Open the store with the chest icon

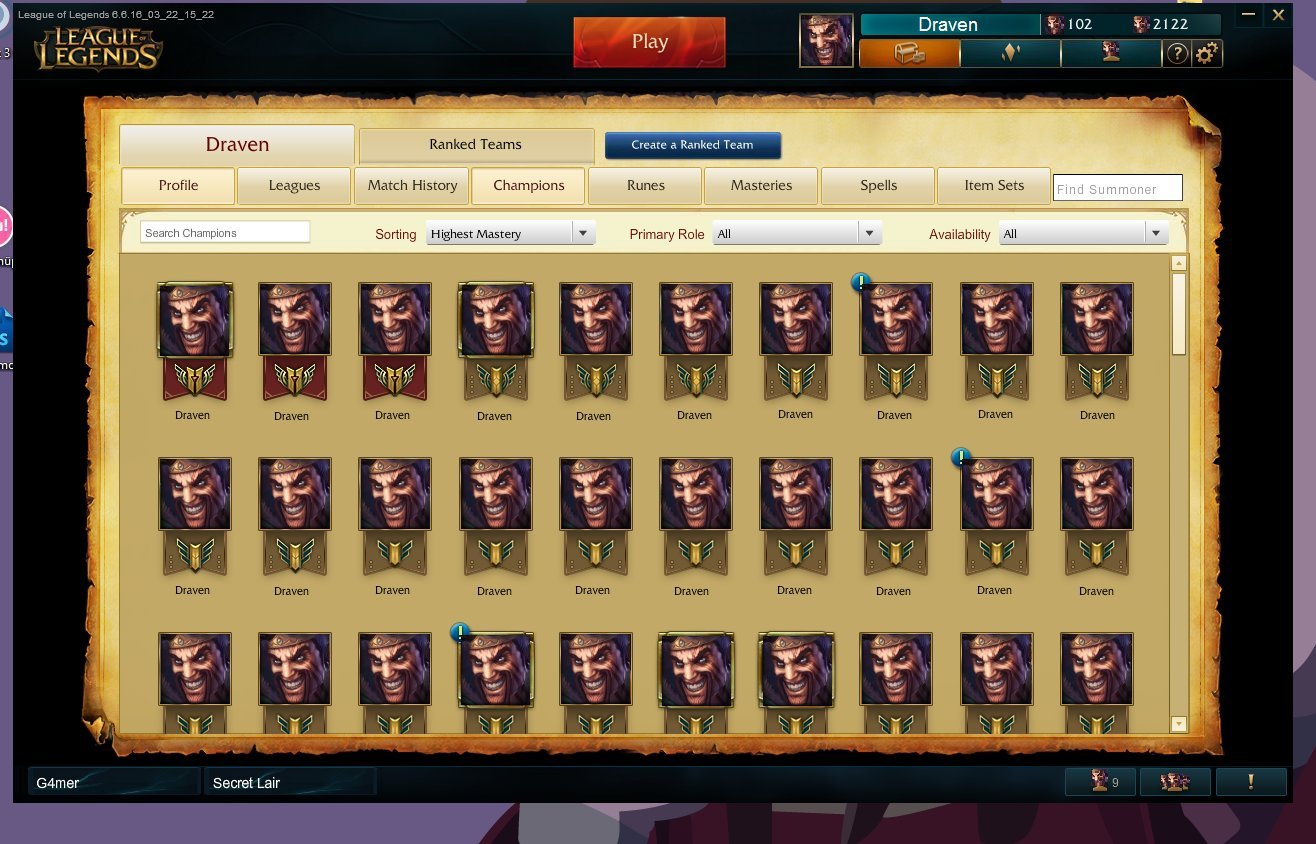pos(908,53)
